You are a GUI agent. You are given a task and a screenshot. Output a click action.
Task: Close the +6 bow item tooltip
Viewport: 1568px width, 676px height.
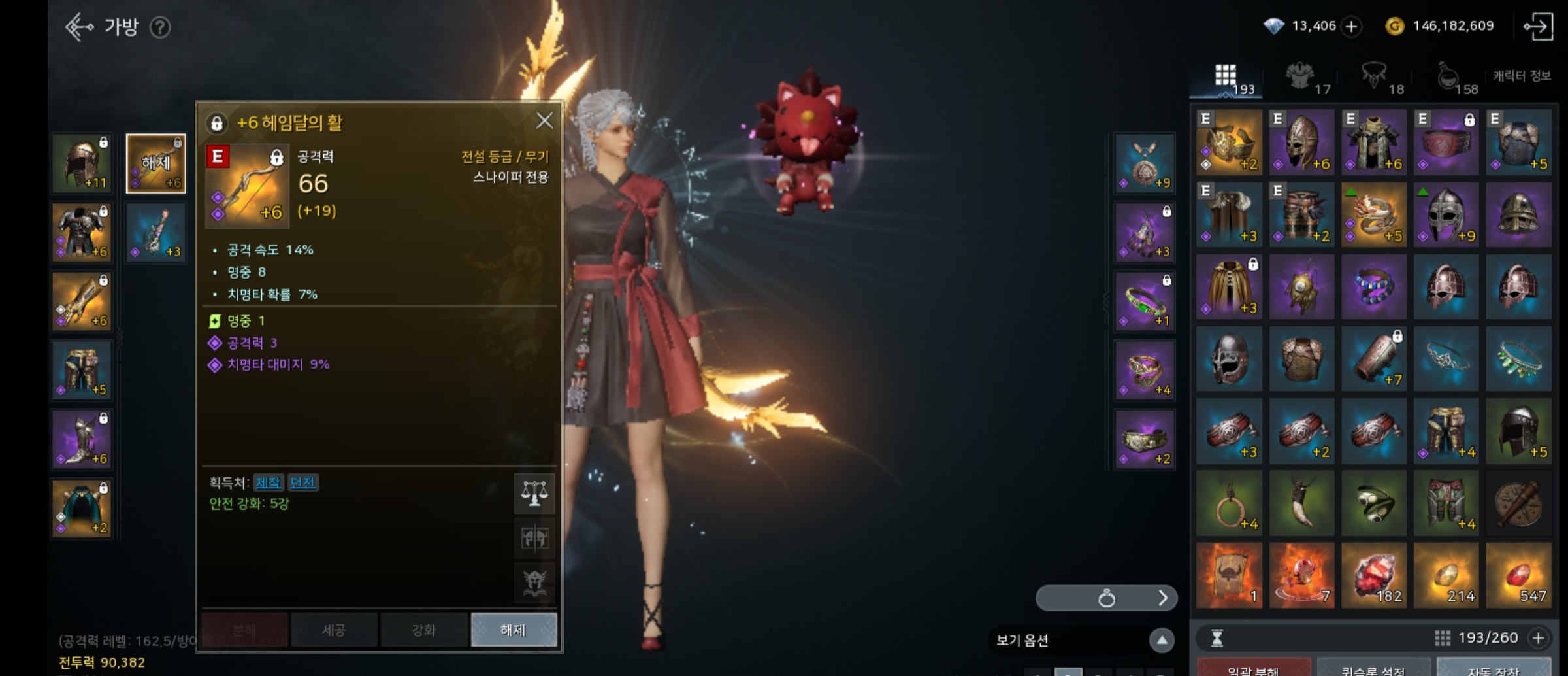544,121
